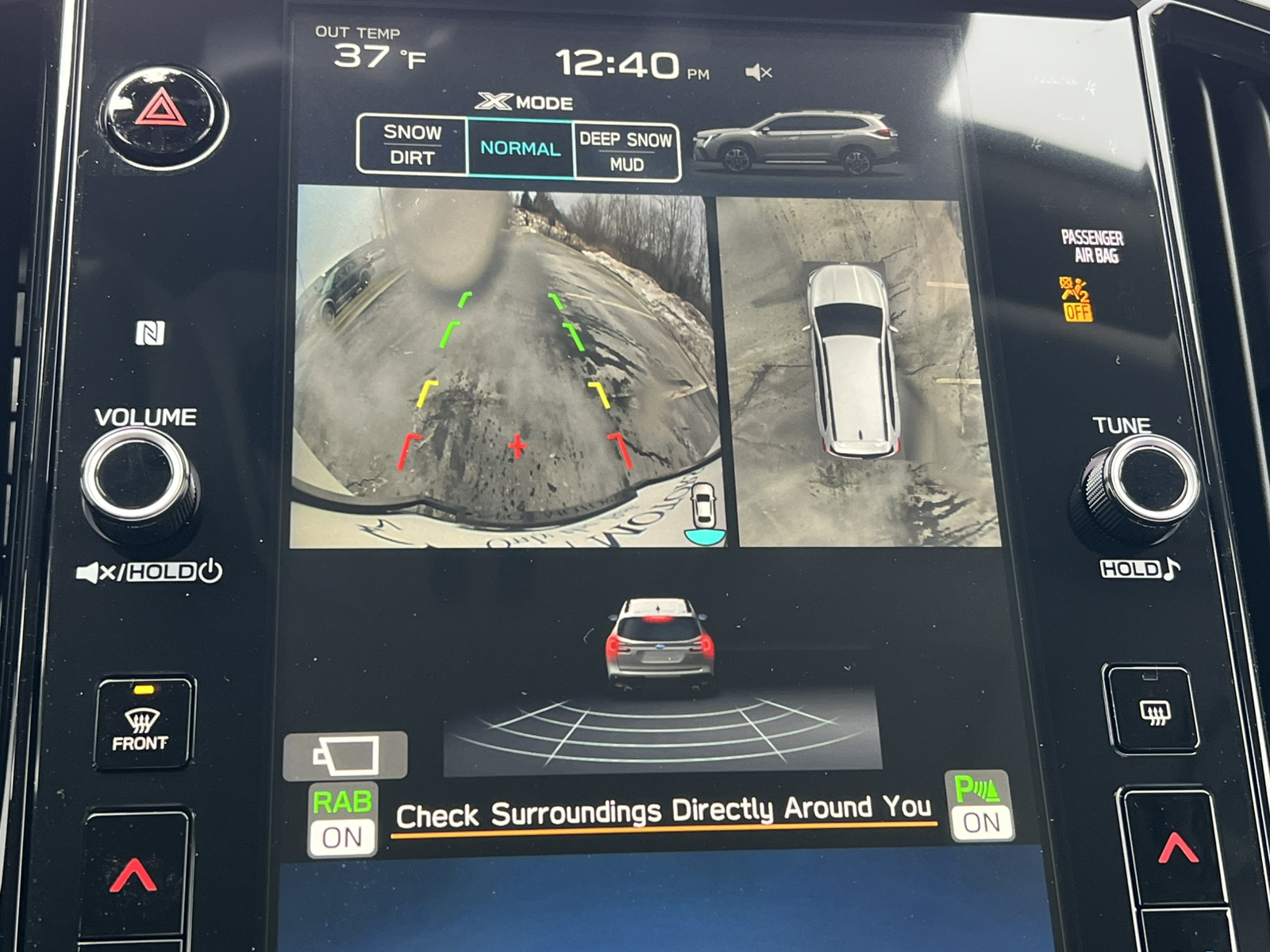Click the left red up arrow
The height and width of the screenshot is (952, 1270).
click(x=133, y=873)
